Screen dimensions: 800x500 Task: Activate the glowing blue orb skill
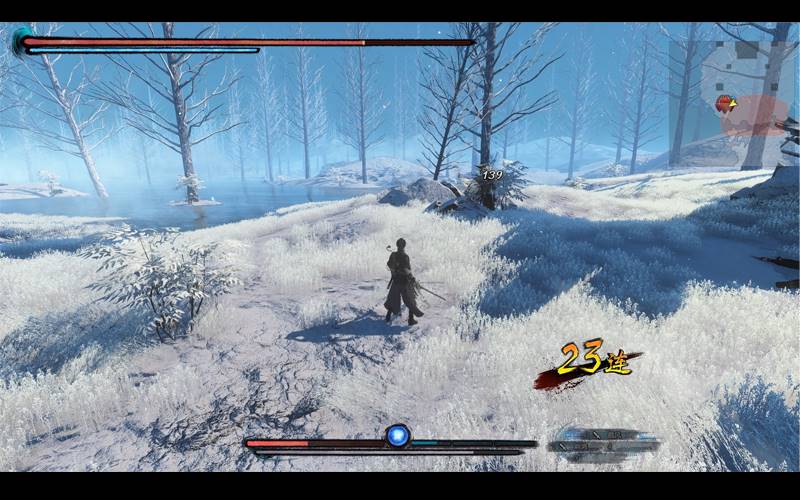[398, 436]
